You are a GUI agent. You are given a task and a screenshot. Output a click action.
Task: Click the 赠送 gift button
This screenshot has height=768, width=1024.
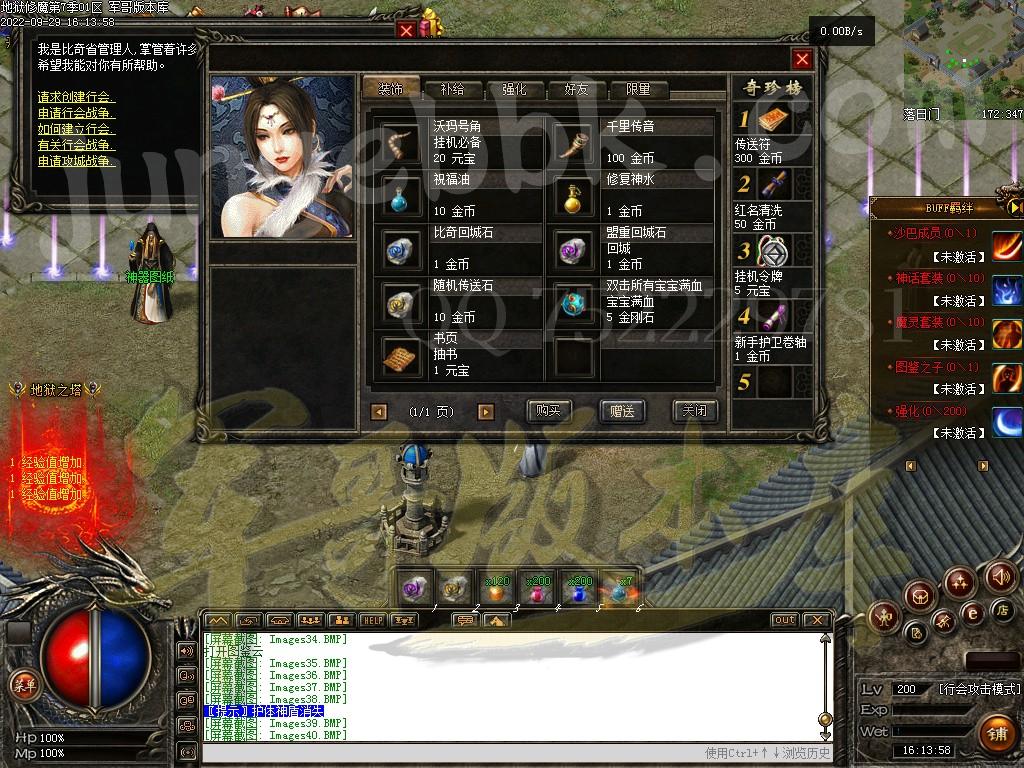pyautogui.click(x=622, y=411)
